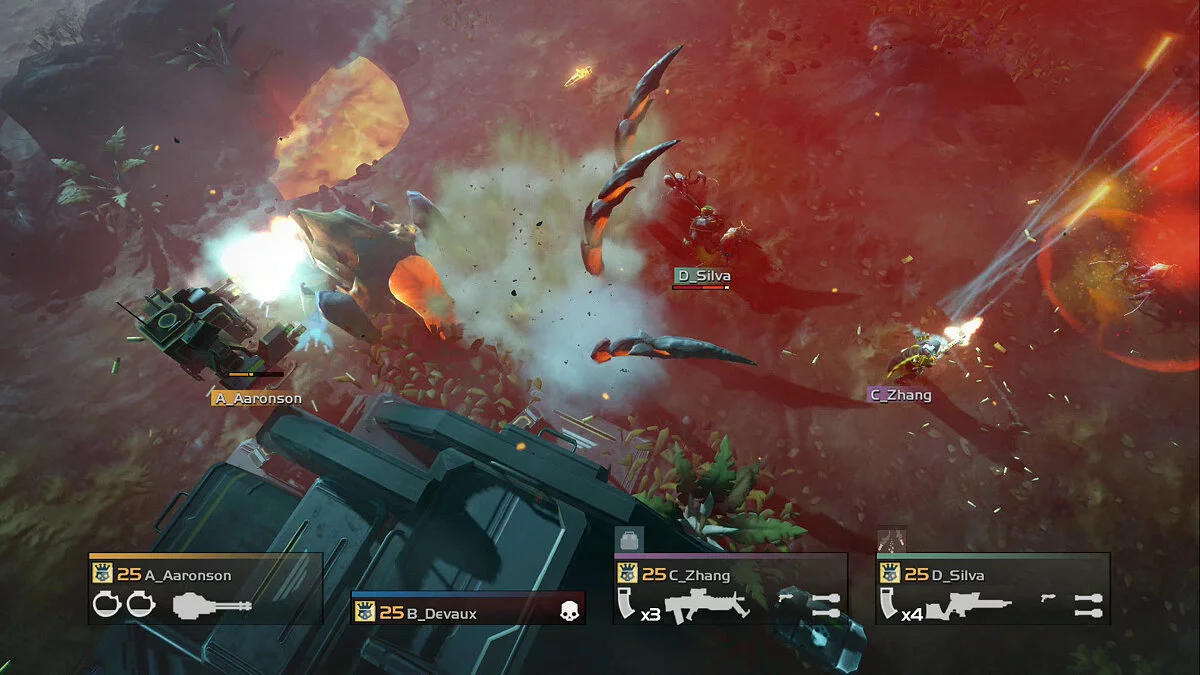Screen dimensions: 1200x675
Task: Click the stratagem icon above D_Silva's panel
Action: click(x=891, y=540)
